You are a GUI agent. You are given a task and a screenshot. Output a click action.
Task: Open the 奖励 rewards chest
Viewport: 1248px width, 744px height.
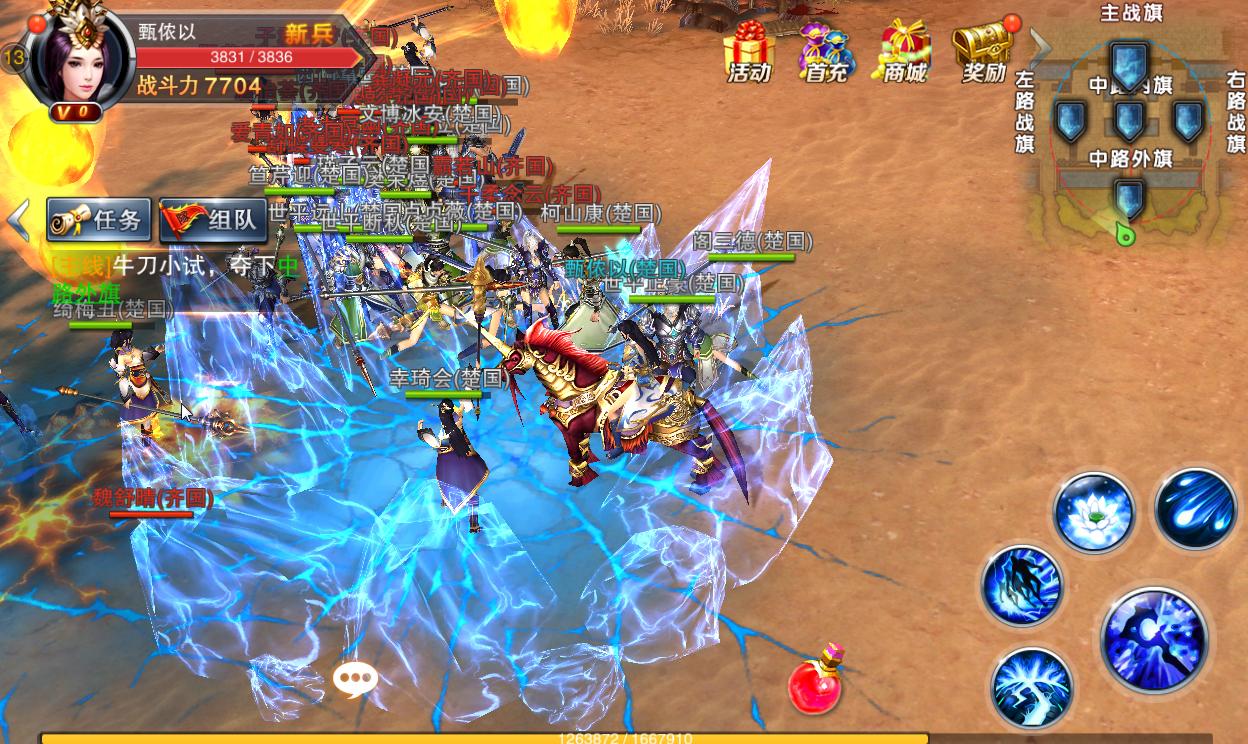[x=983, y=50]
